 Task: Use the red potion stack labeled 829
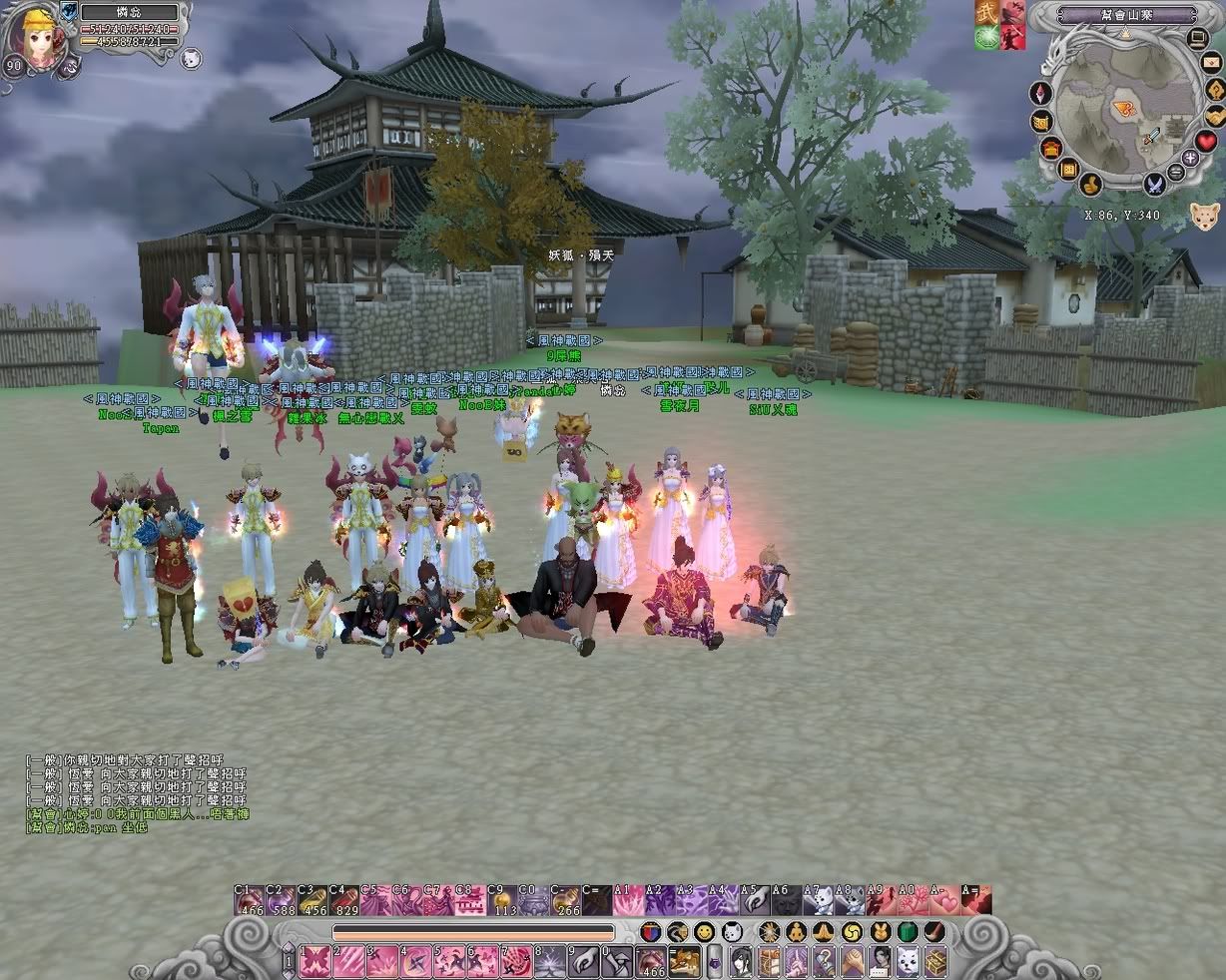point(344,900)
